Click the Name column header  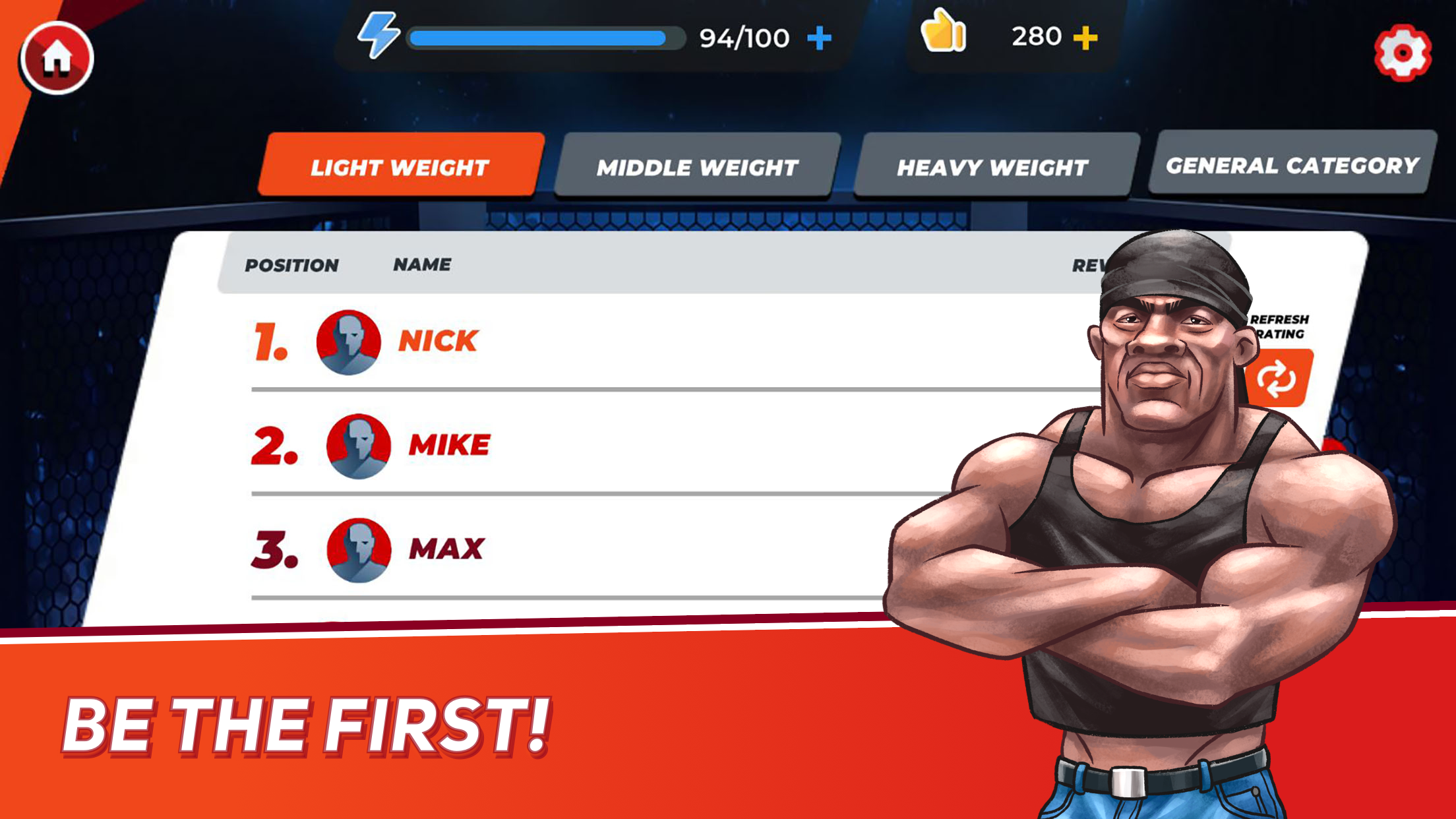point(422,264)
